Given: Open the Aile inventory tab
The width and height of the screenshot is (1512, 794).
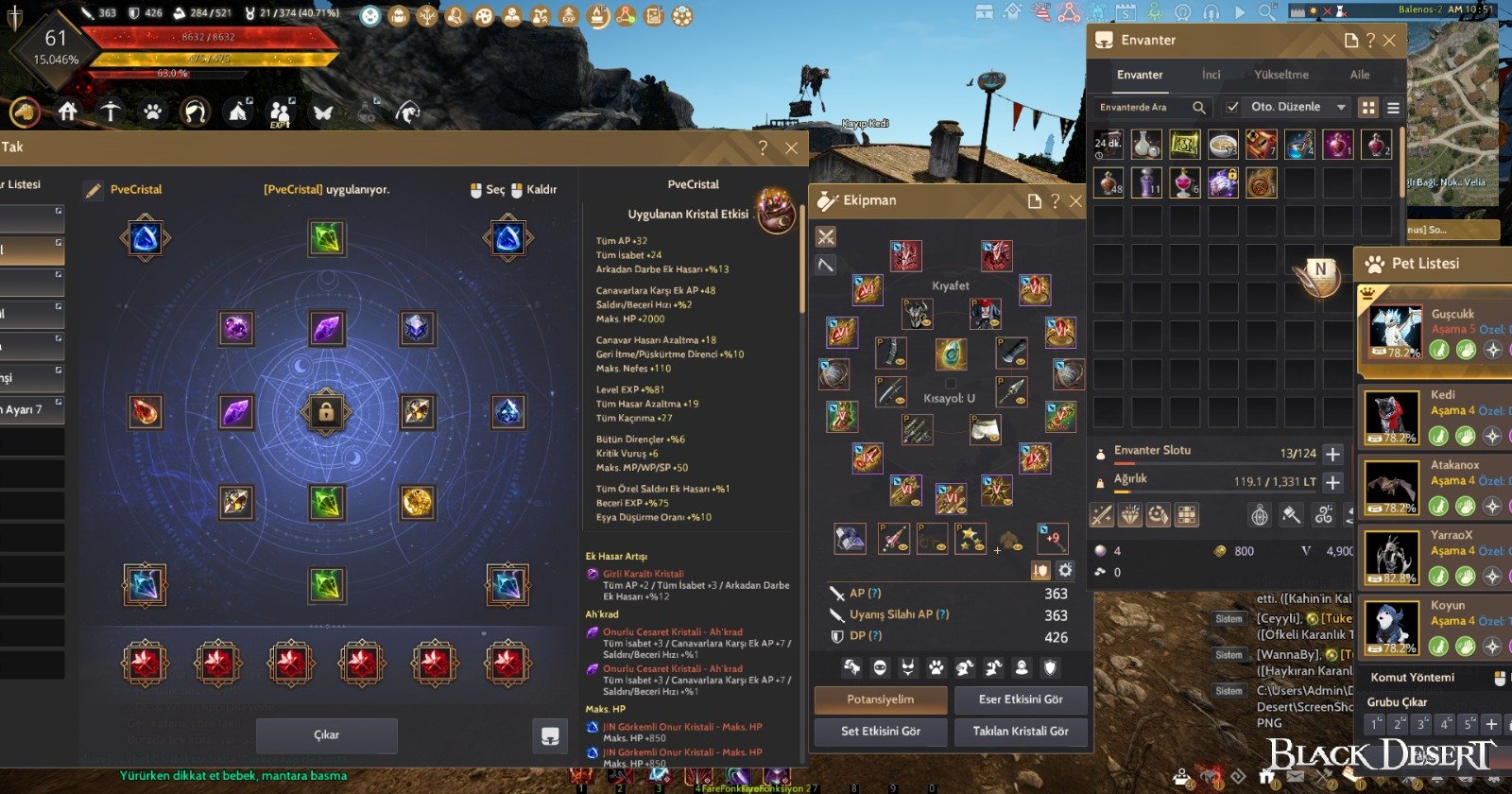Looking at the screenshot, I should (1360, 75).
